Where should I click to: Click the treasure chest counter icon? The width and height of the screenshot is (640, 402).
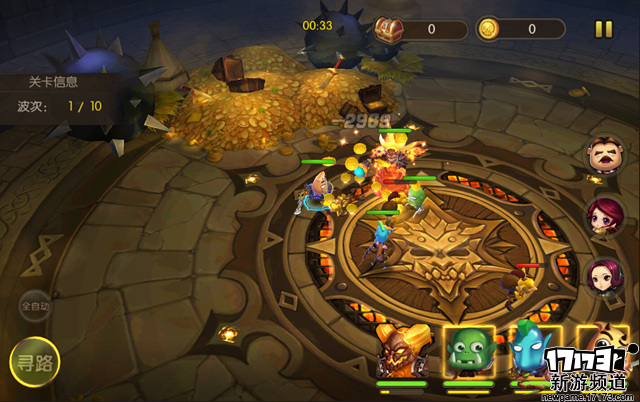coord(389,28)
